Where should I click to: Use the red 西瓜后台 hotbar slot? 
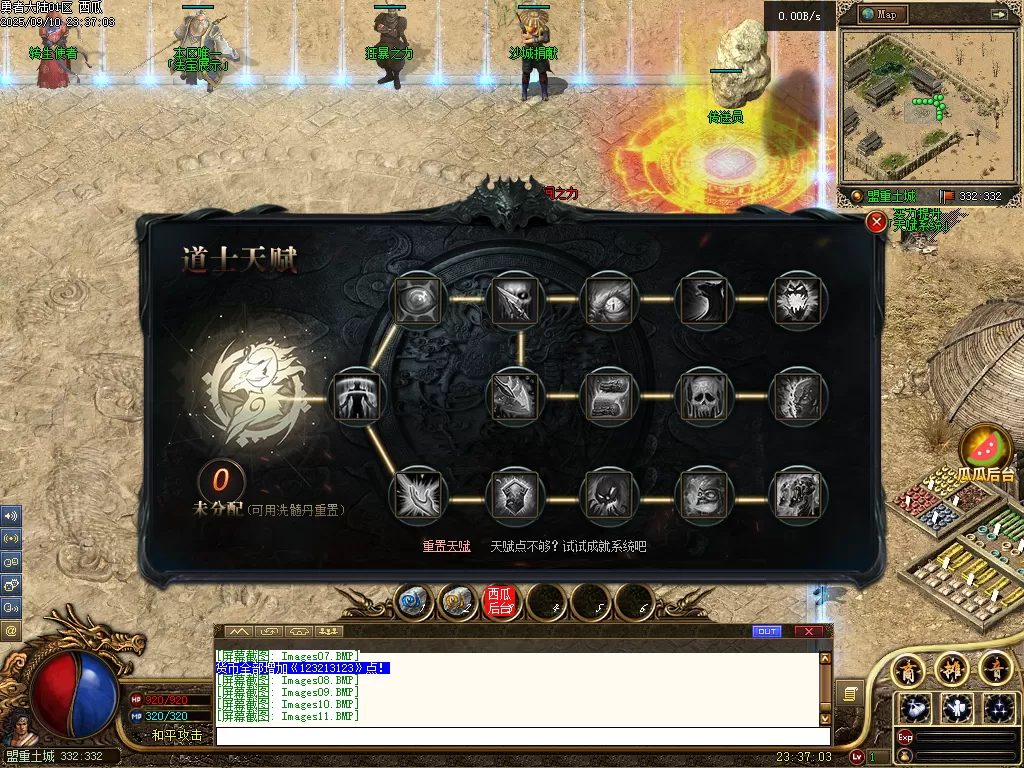coord(501,601)
